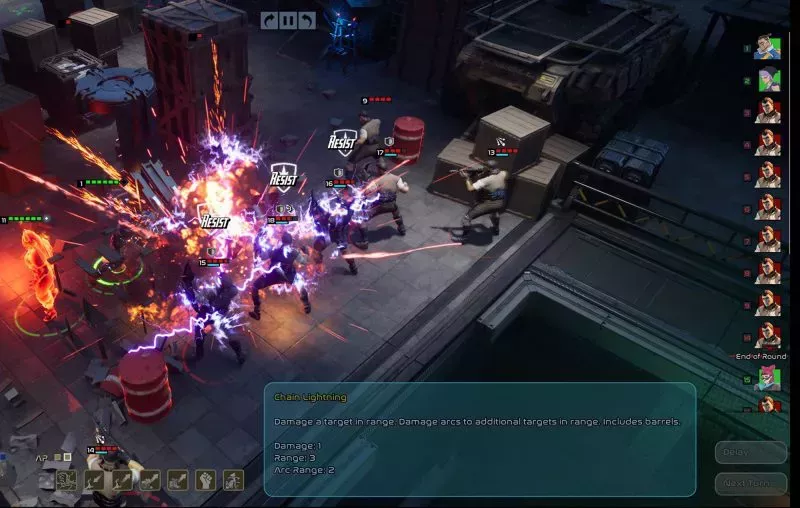The height and width of the screenshot is (508, 800).
Task: Click the counter-clockwise curved arrow button
Action: coord(307,20)
